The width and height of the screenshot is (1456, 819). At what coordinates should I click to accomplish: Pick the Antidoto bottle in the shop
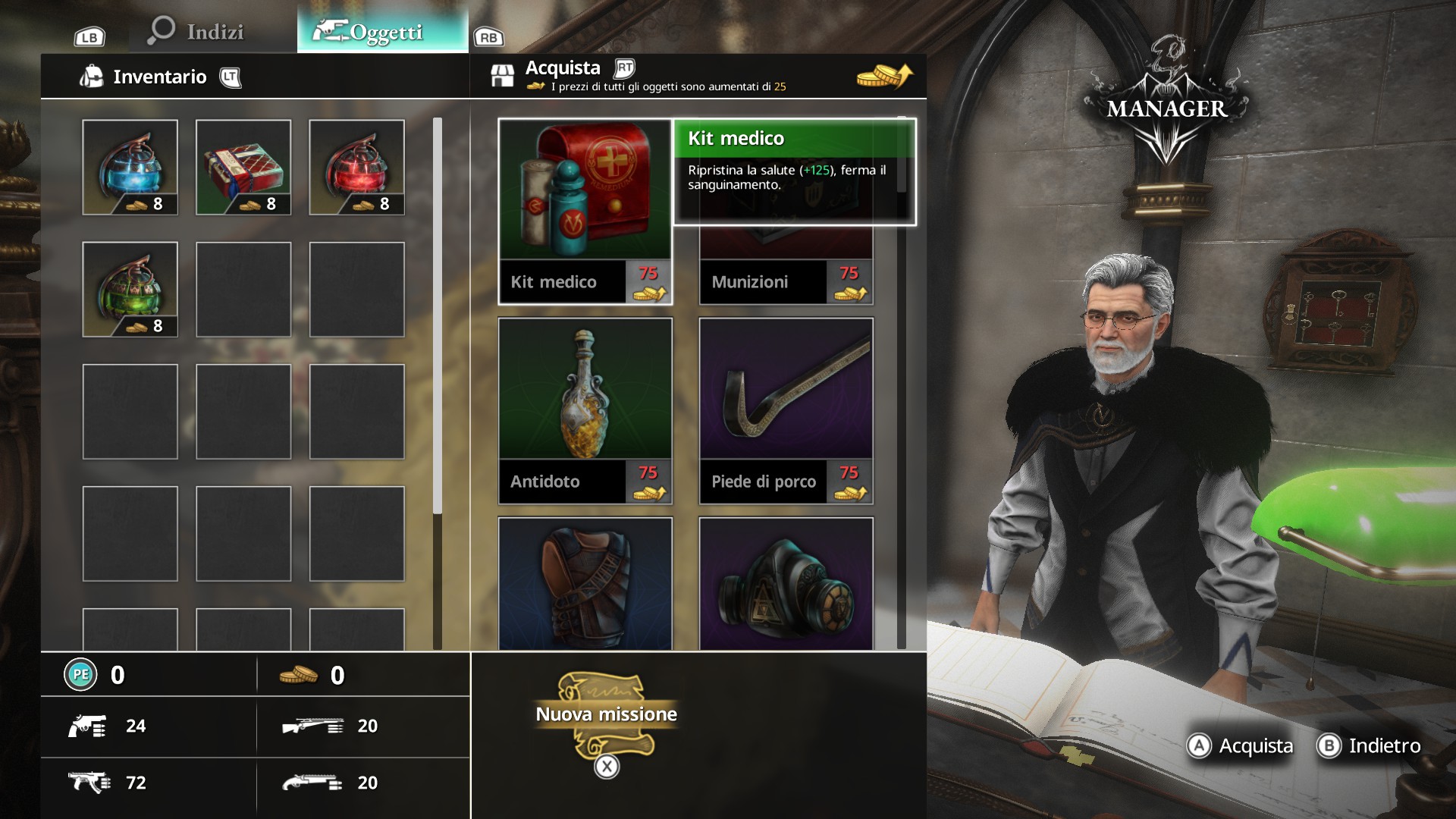[585, 410]
